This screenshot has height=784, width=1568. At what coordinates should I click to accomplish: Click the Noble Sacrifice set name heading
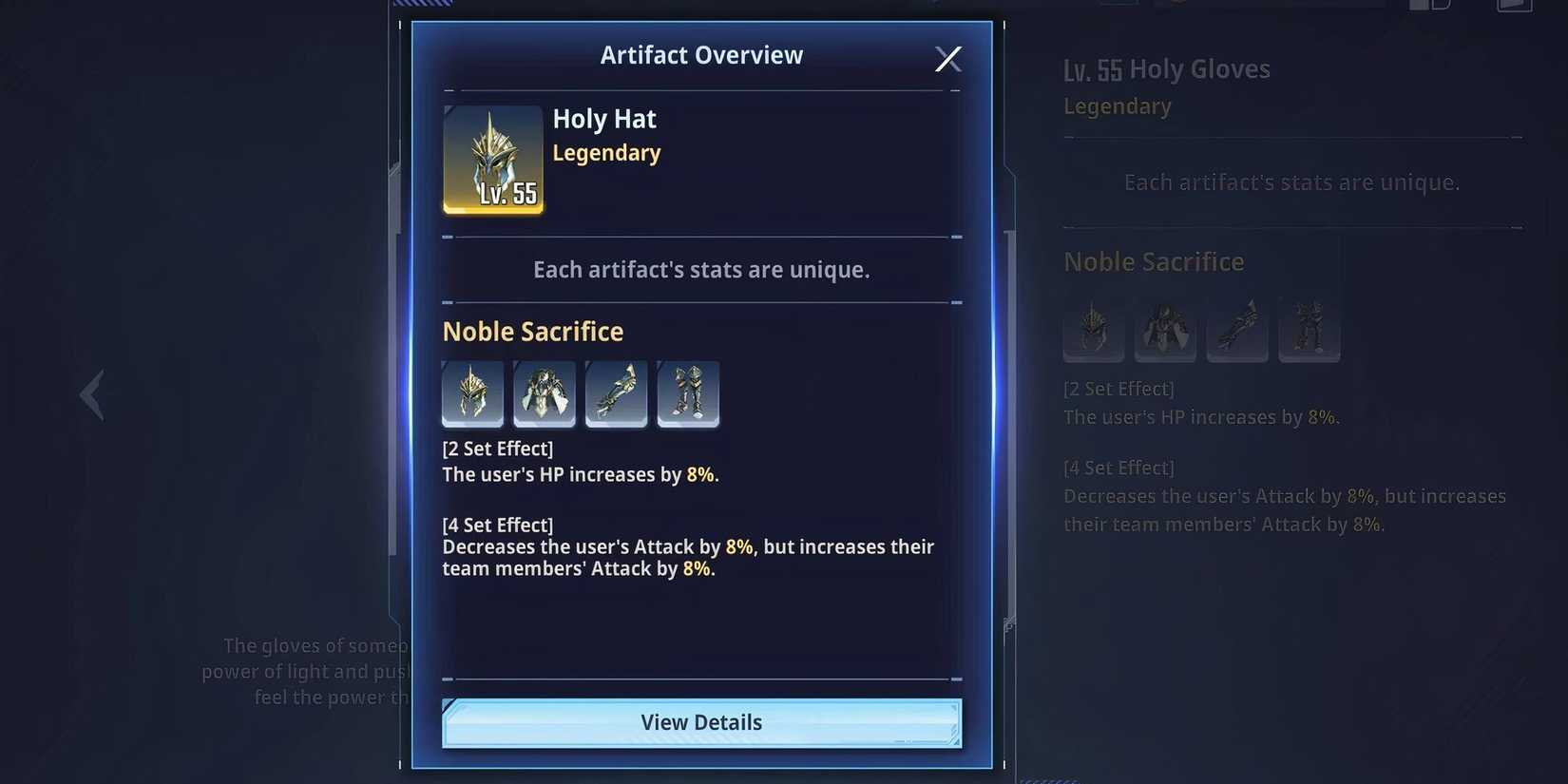(x=532, y=331)
